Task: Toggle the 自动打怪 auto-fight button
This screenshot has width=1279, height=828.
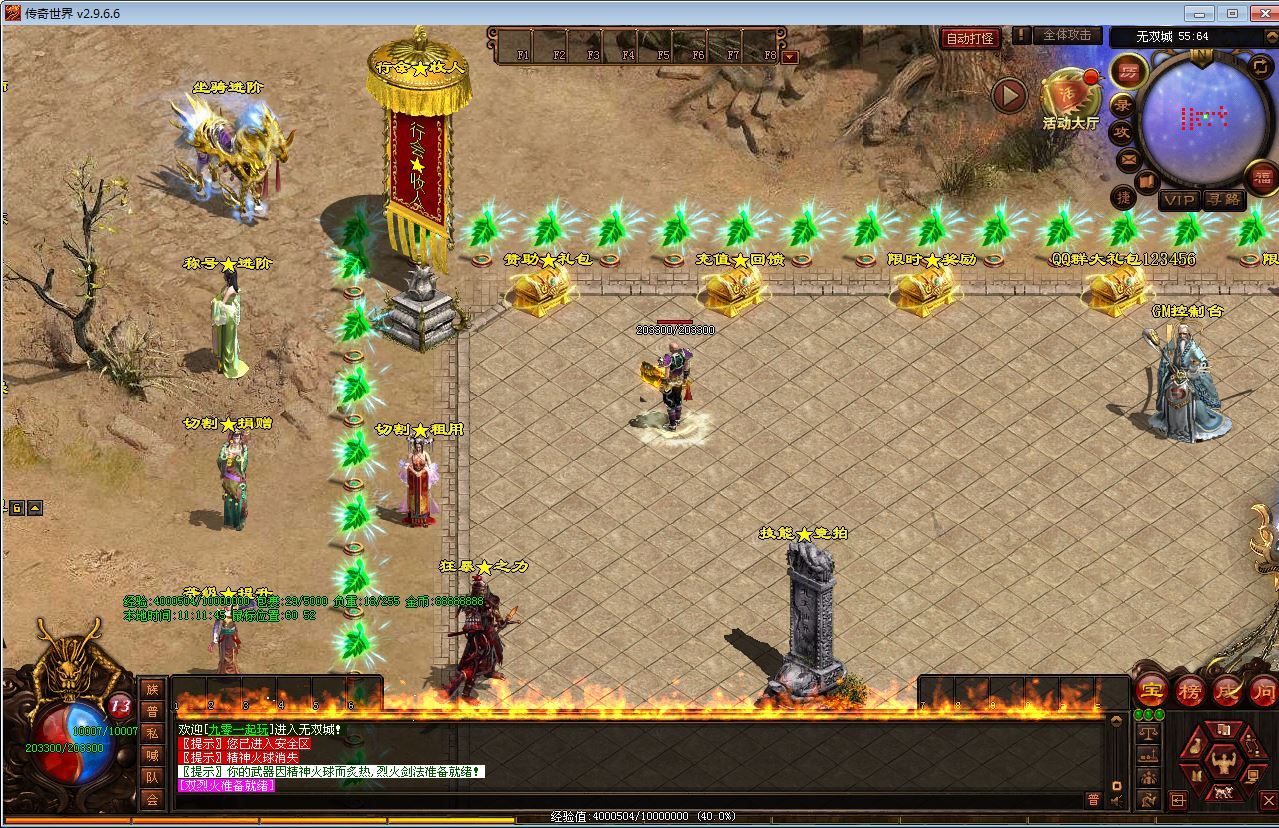Action: tap(970, 38)
